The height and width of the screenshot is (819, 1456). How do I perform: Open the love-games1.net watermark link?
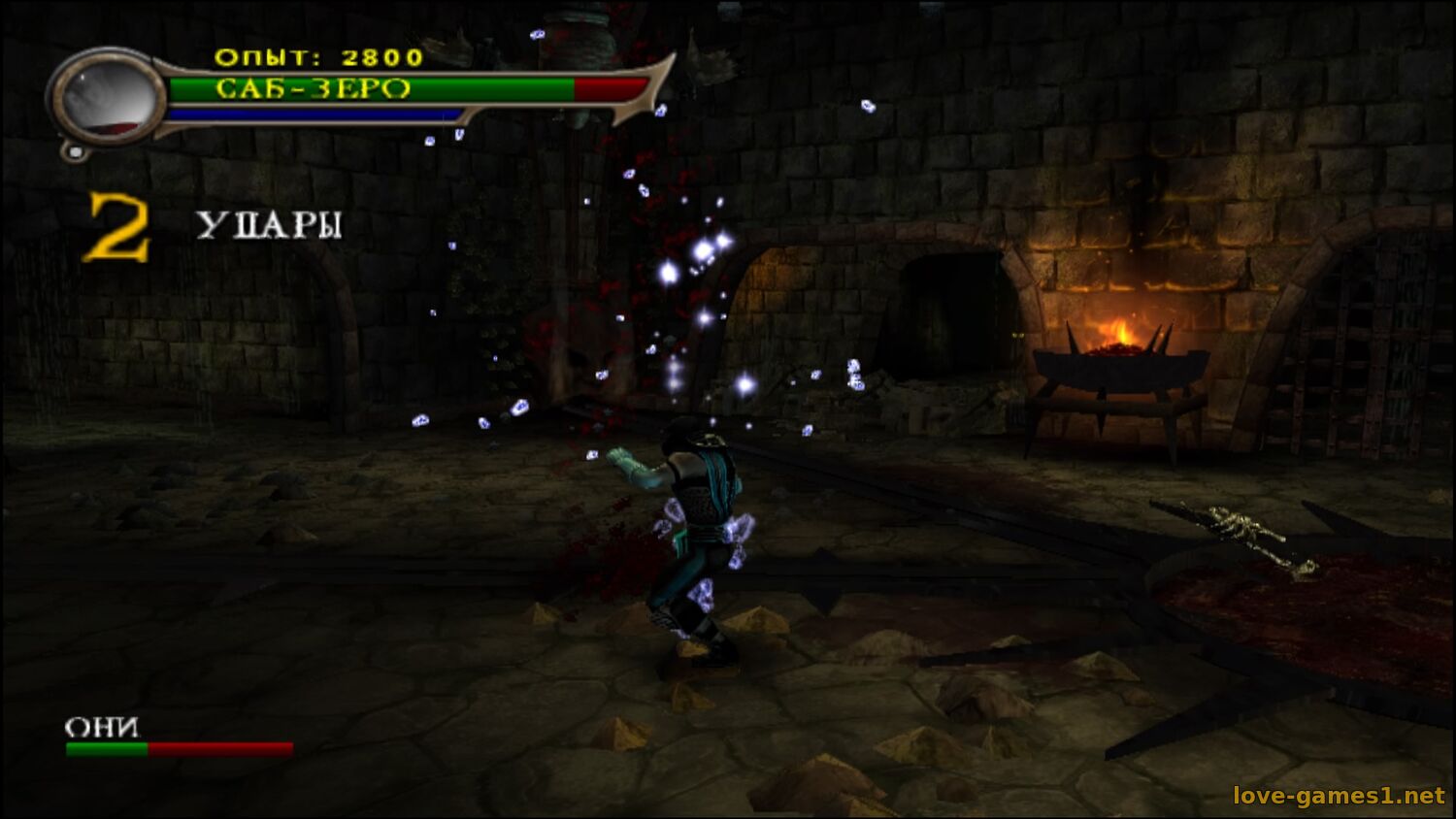point(1338,796)
